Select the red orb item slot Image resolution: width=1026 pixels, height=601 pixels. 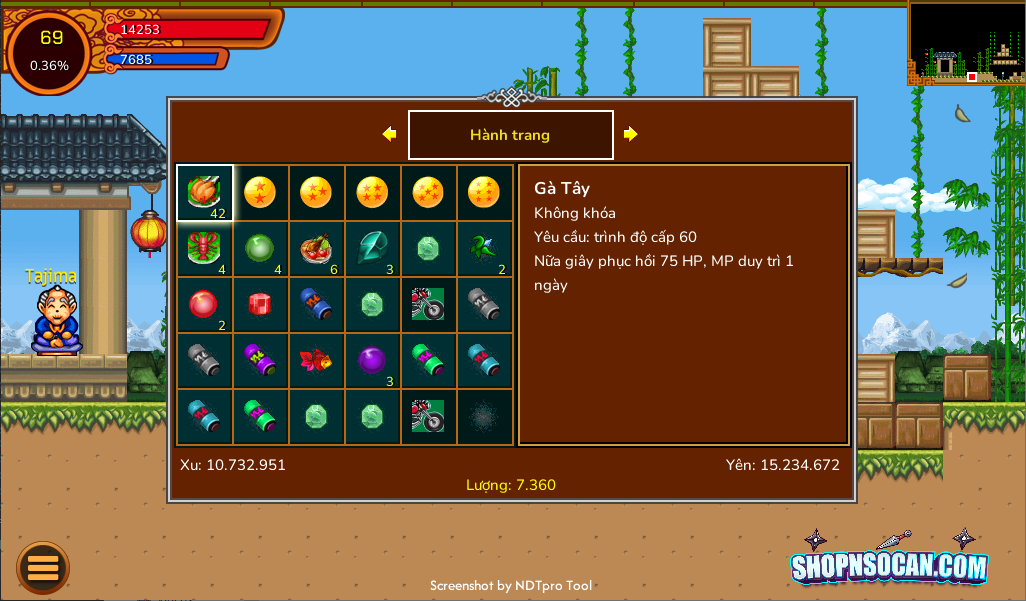[205, 305]
